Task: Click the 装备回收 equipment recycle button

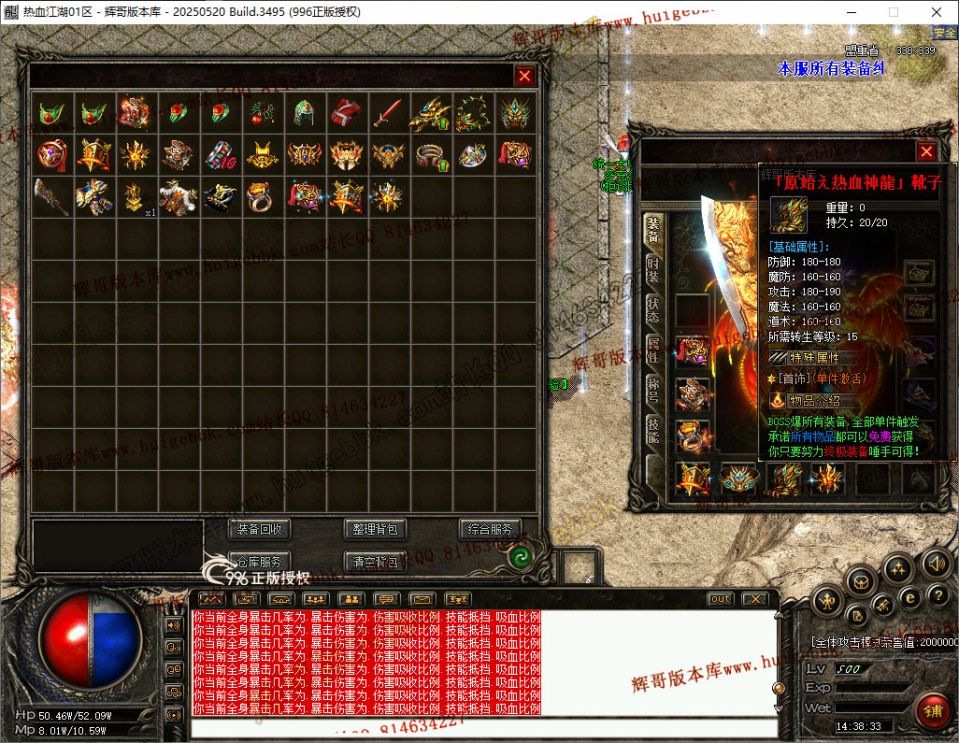Action: (260, 529)
